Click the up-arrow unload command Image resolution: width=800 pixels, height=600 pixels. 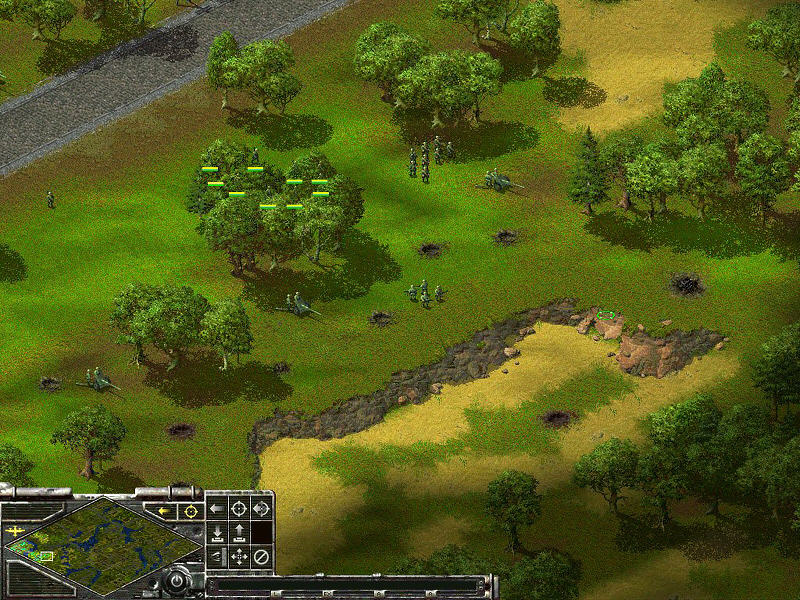click(239, 532)
